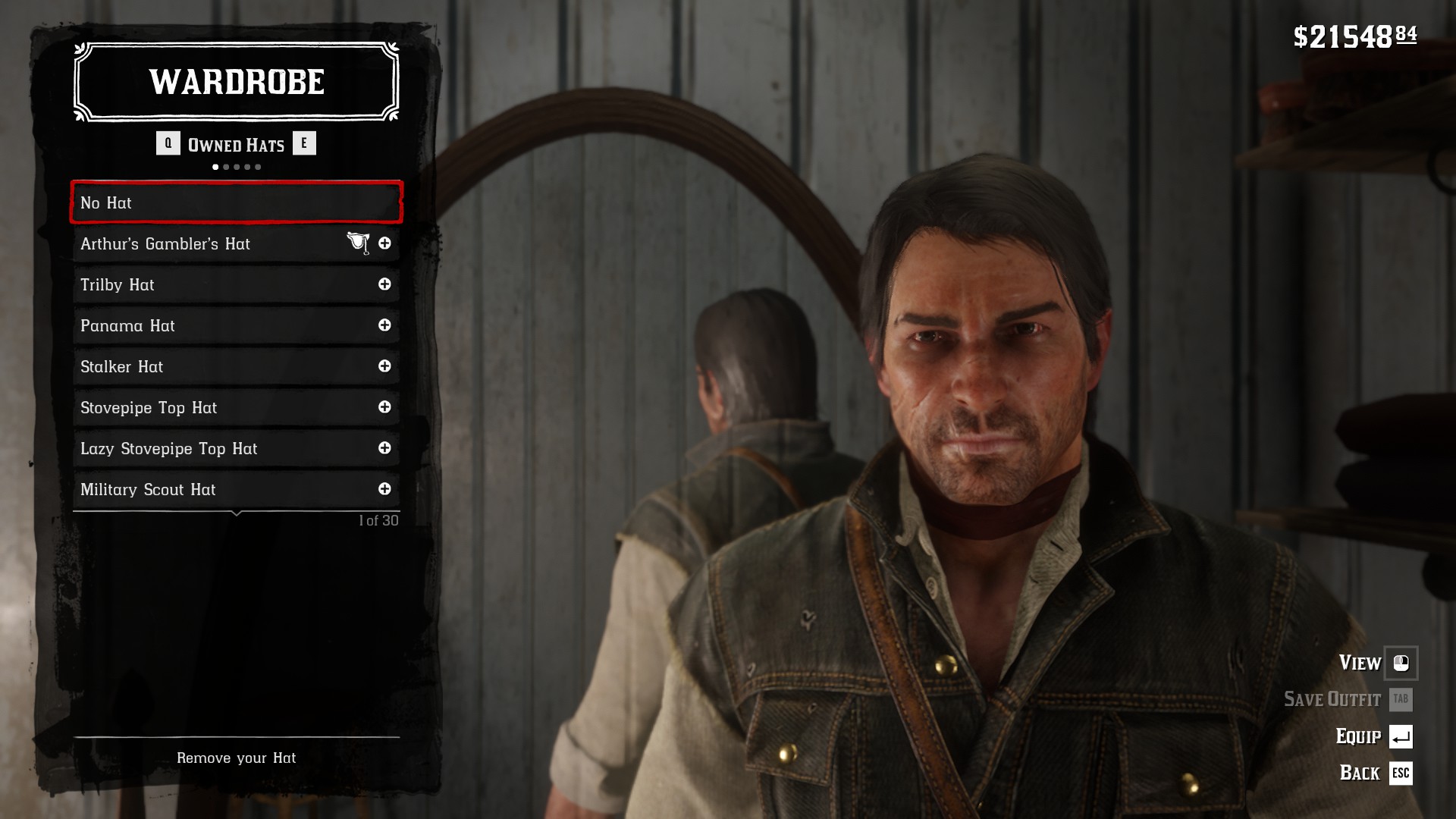This screenshot has height=819, width=1456.
Task: Select the No Hat entry
Action: pyautogui.click(x=236, y=202)
